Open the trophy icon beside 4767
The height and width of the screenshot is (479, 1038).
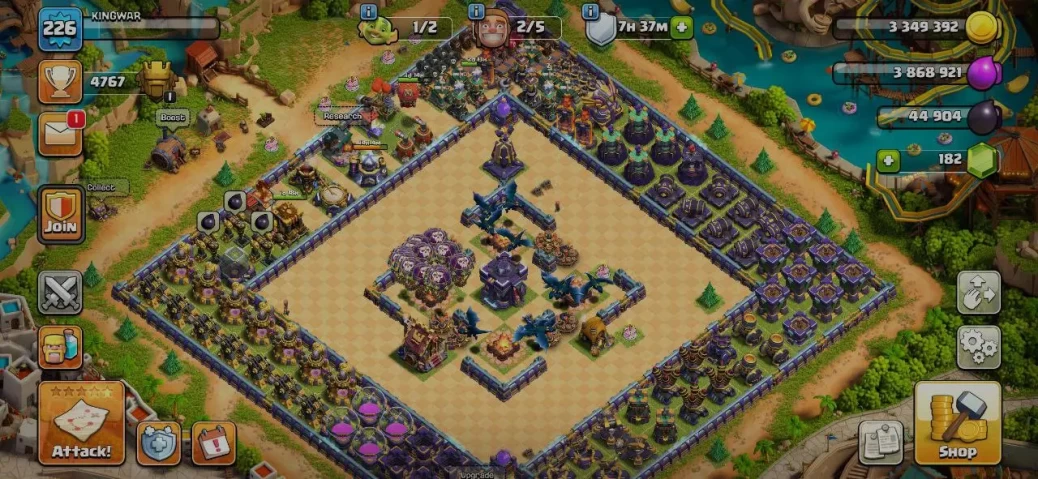[x=59, y=81]
